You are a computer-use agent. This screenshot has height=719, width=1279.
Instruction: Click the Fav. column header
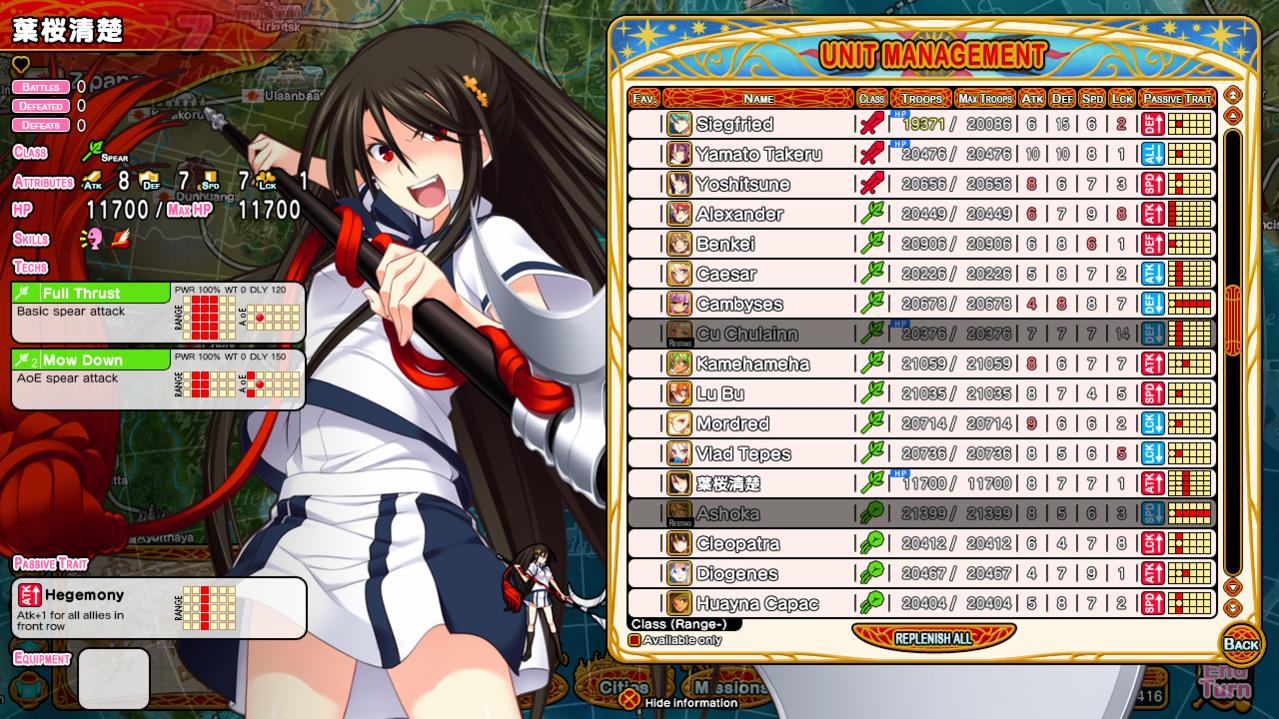(x=644, y=98)
